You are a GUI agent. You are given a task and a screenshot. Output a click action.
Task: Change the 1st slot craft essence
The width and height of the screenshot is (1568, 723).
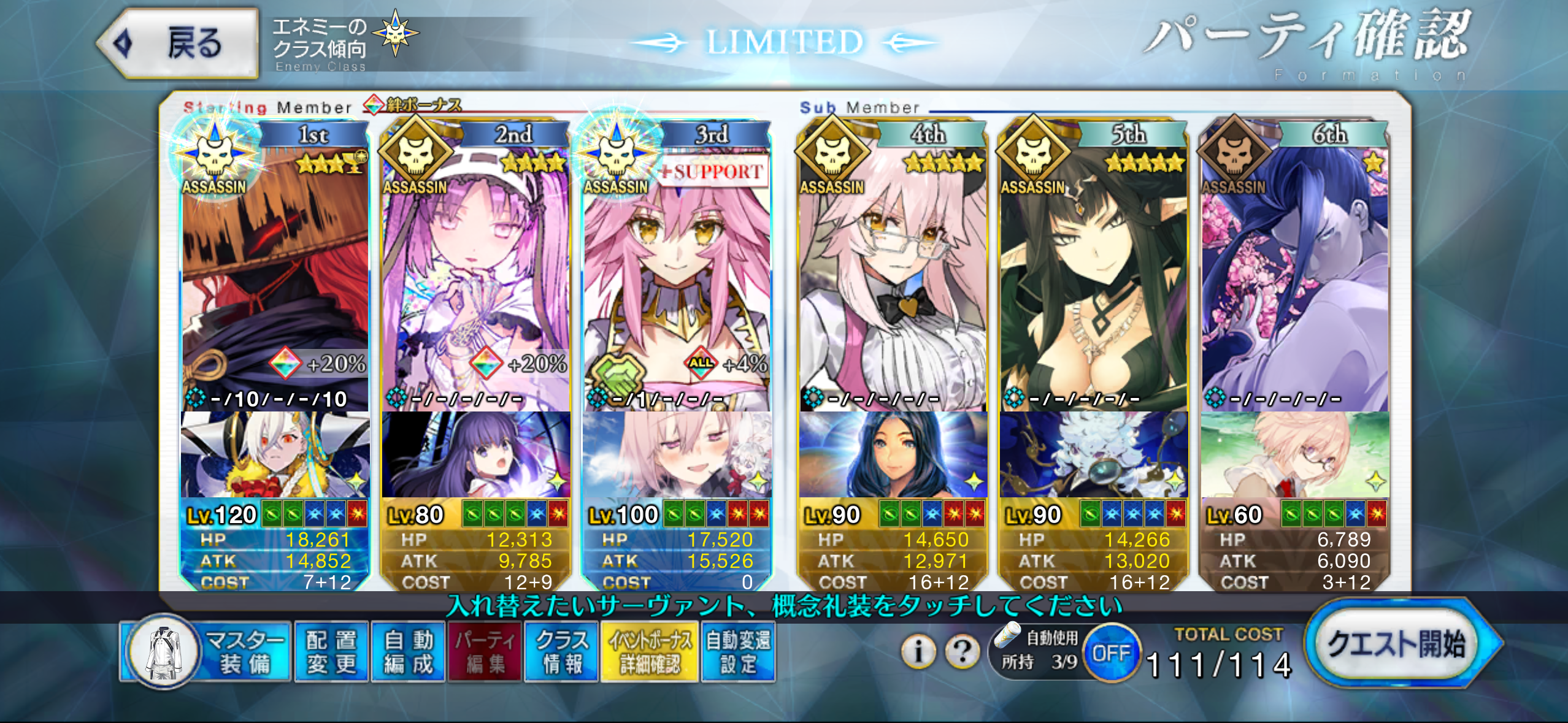[x=275, y=455]
